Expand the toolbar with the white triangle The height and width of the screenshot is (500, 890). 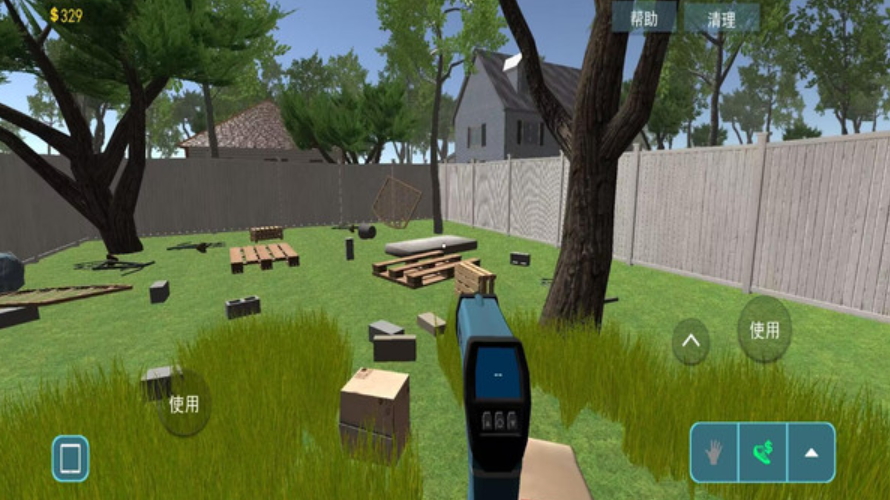[x=811, y=452]
